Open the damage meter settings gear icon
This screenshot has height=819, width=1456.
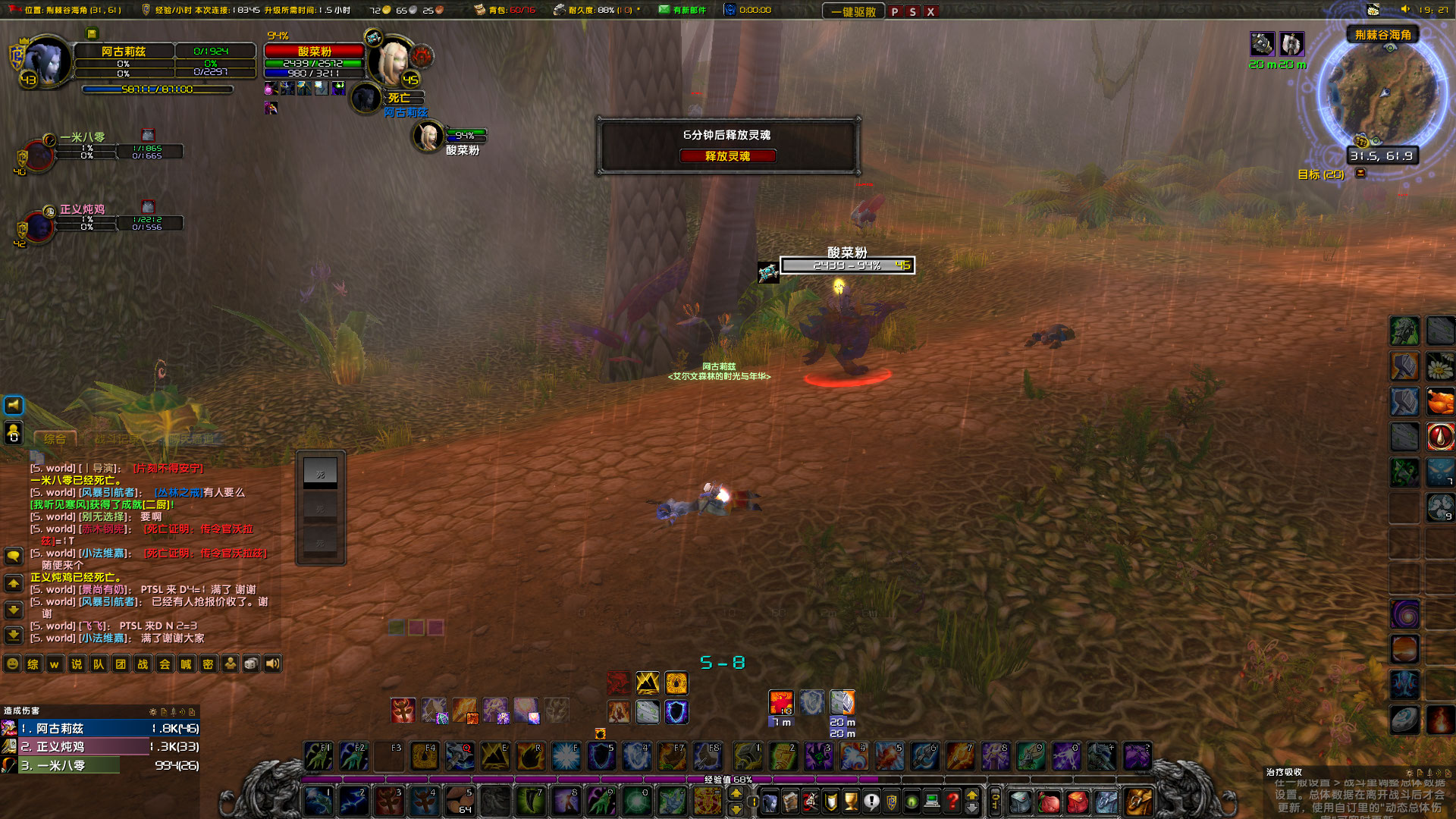tap(152, 713)
